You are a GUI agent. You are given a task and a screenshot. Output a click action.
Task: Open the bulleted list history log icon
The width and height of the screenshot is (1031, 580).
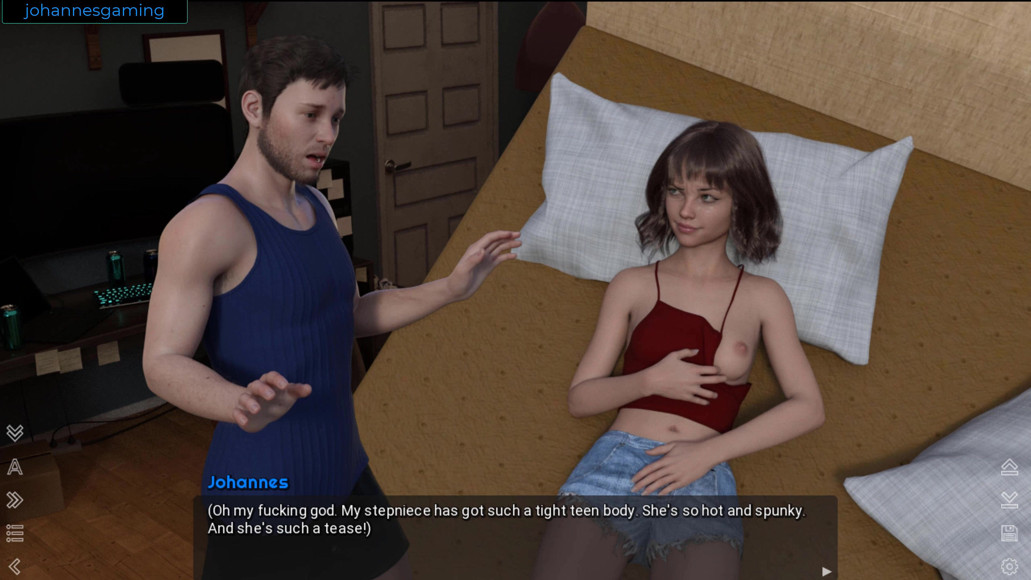point(15,533)
